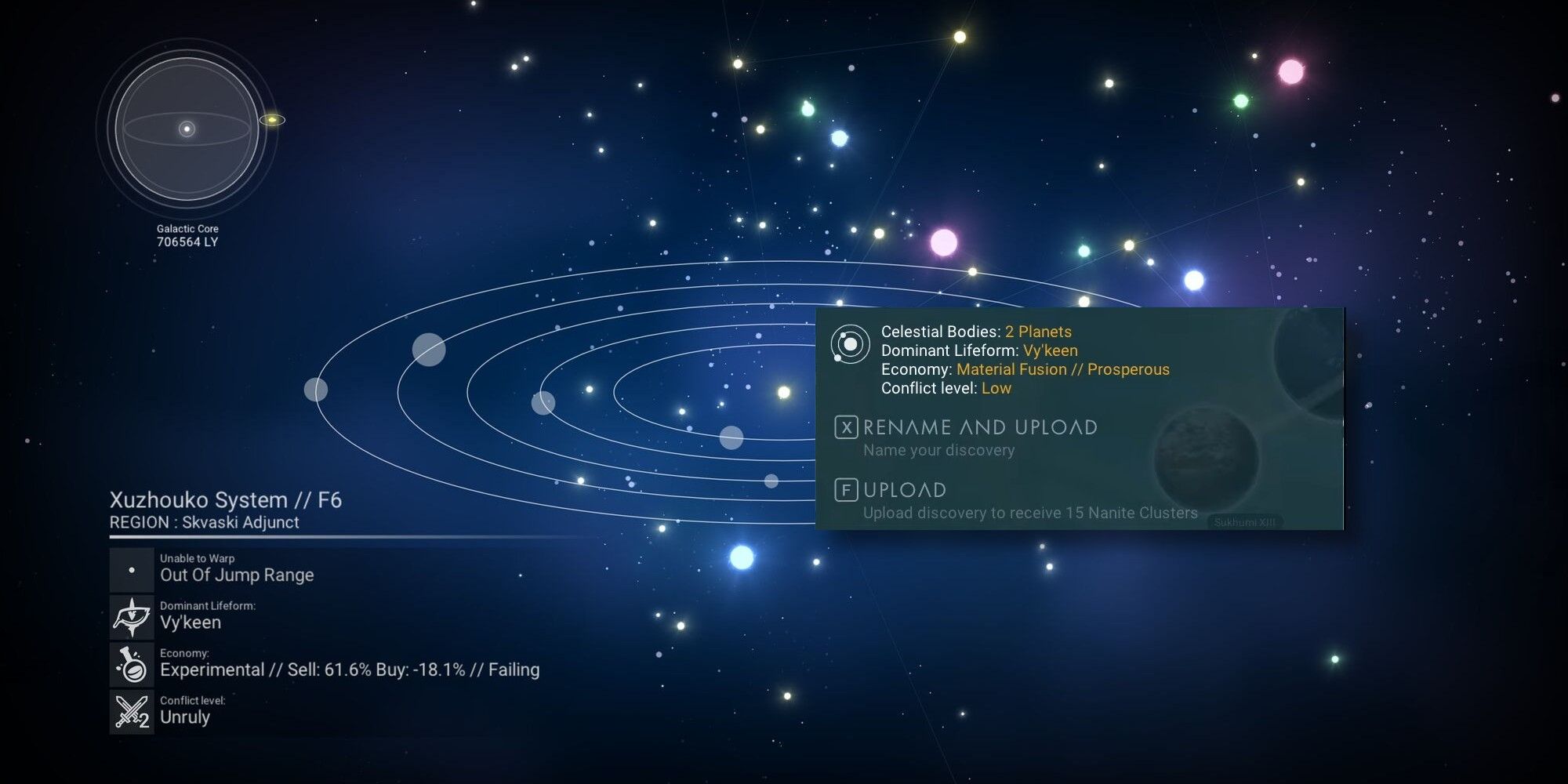1568x784 pixels.
Task: Click the Out Of Jump Range dot icon
Action: click(x=131, y=569)
